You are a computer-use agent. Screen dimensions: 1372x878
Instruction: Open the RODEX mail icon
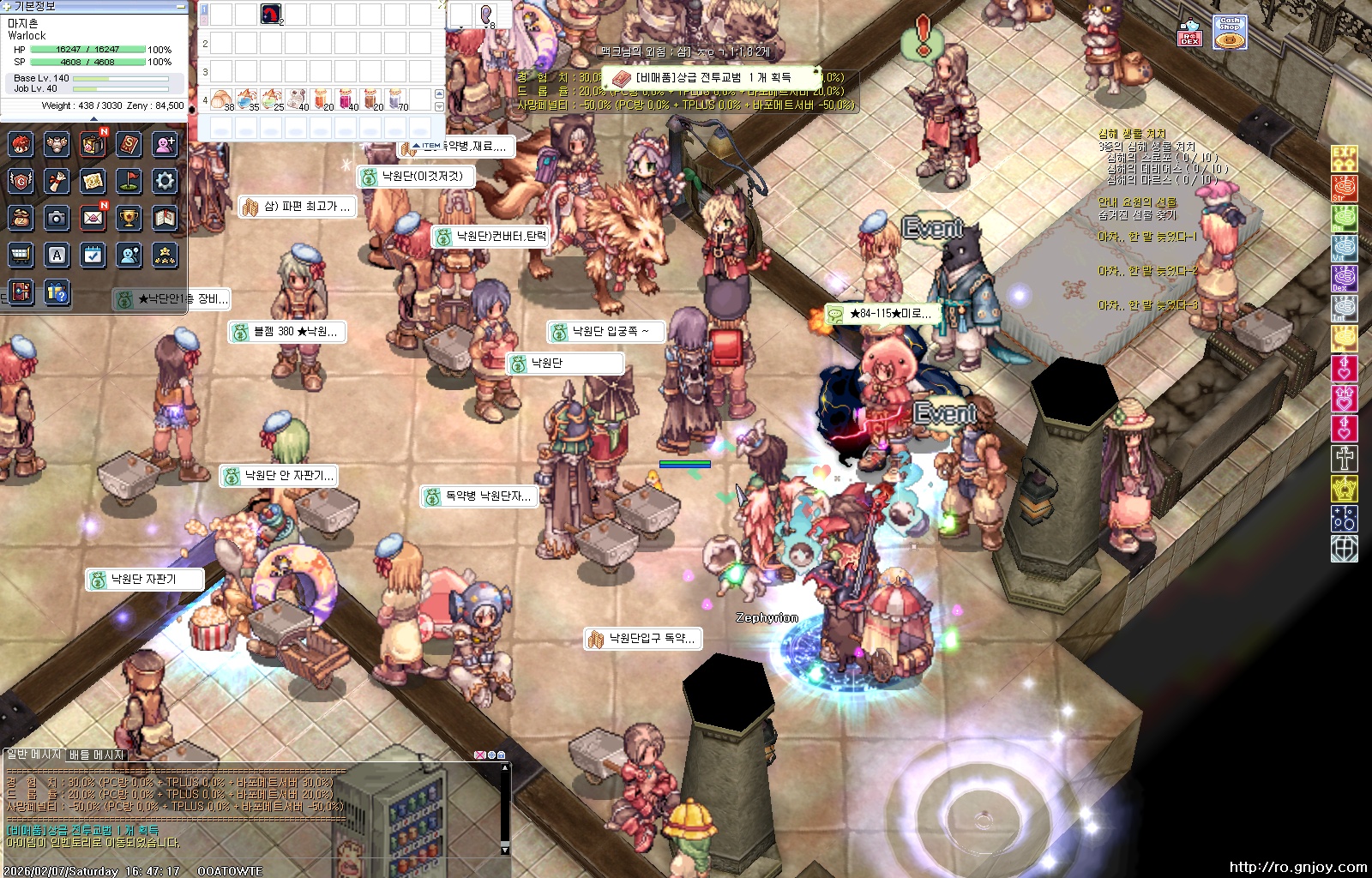1189,34
